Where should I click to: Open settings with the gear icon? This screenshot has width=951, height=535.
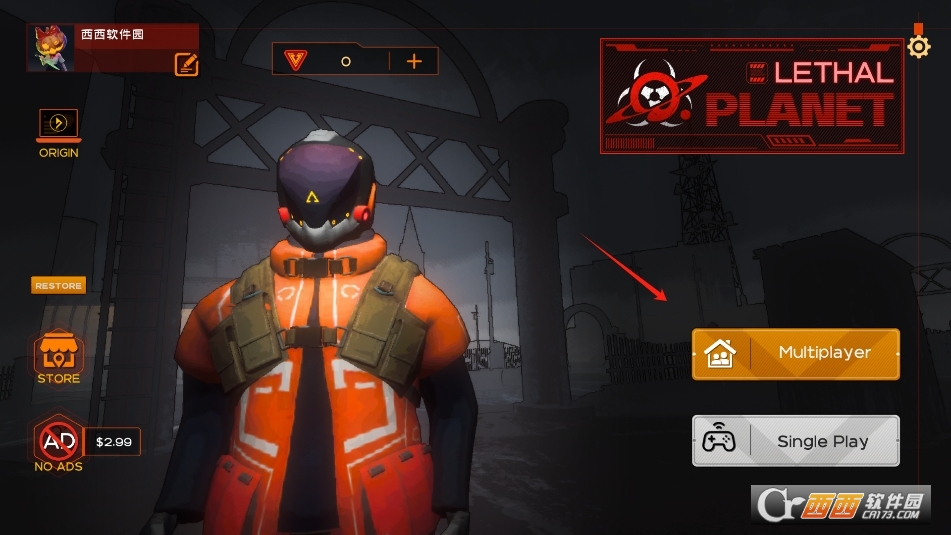coord(918,46)
